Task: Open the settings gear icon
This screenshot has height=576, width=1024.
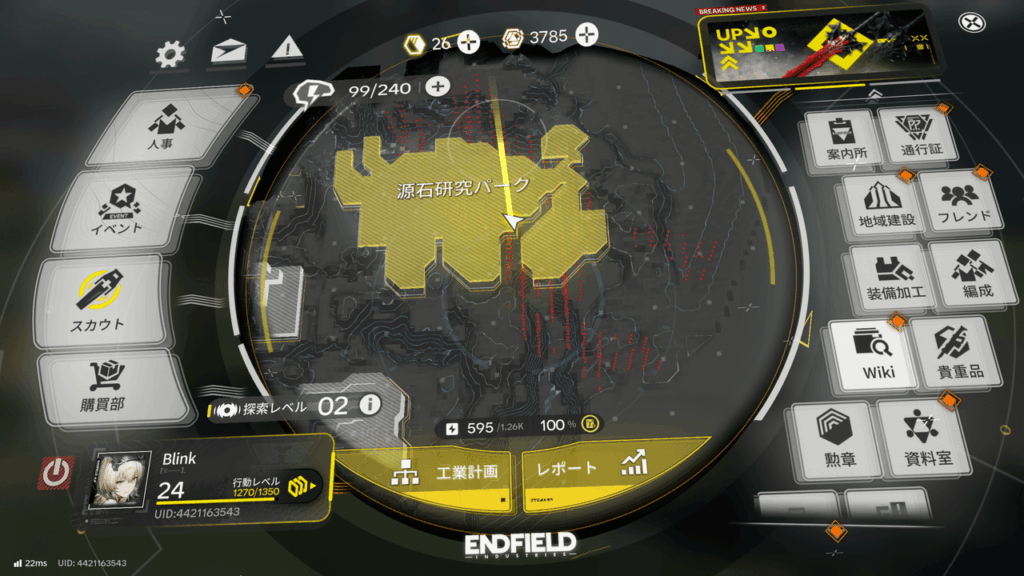Action: click(172, 53)
